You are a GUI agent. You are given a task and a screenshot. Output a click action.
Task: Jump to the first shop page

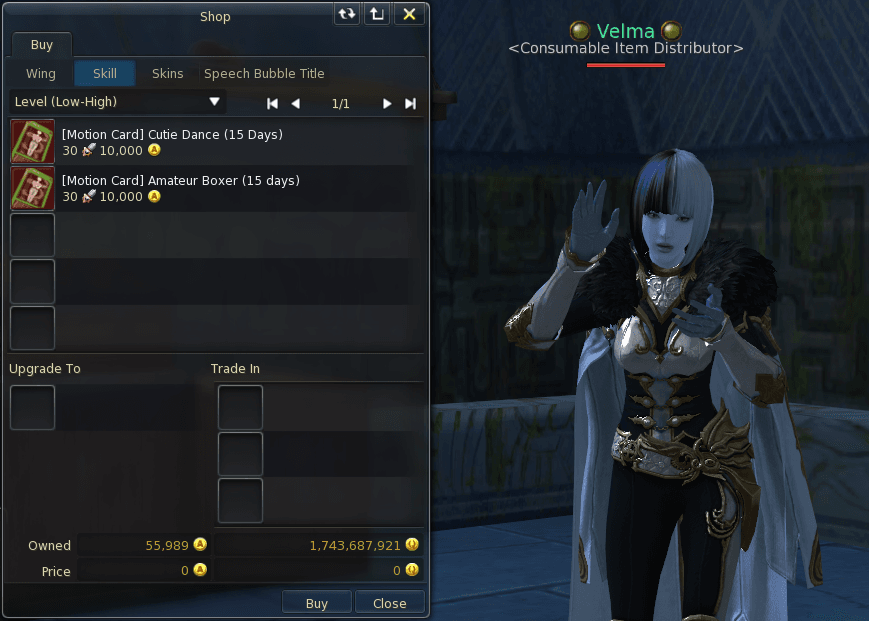click(272, 104)
